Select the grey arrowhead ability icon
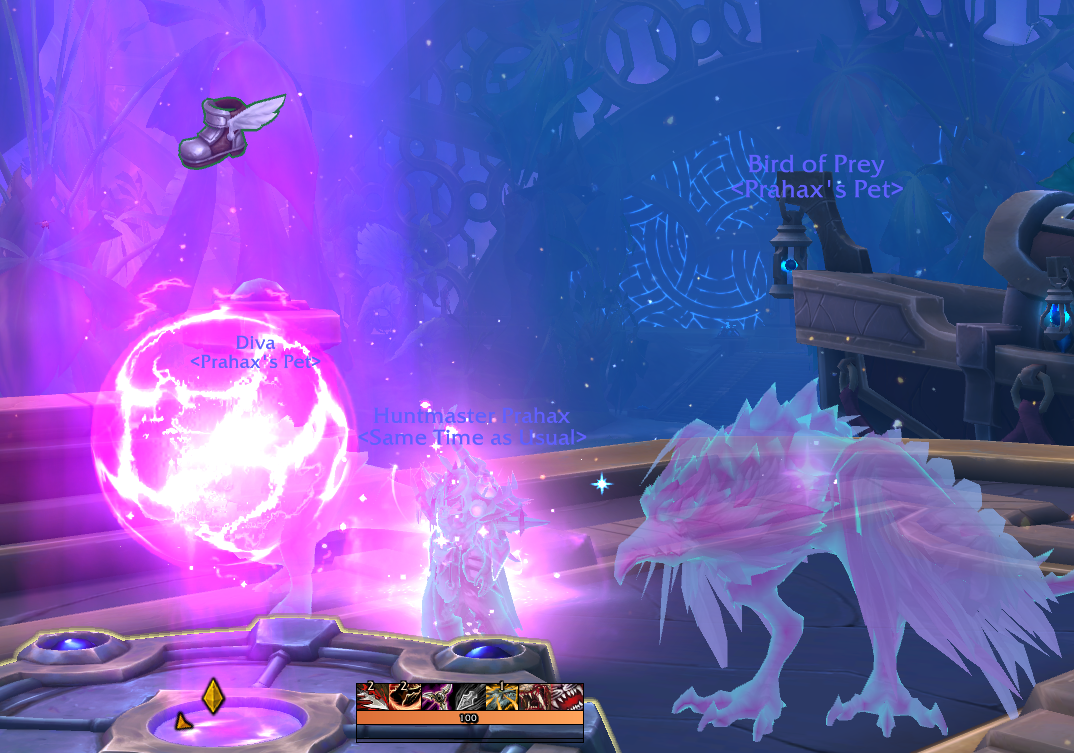This screenshot has height=753, width=1074. click(468, 697)
